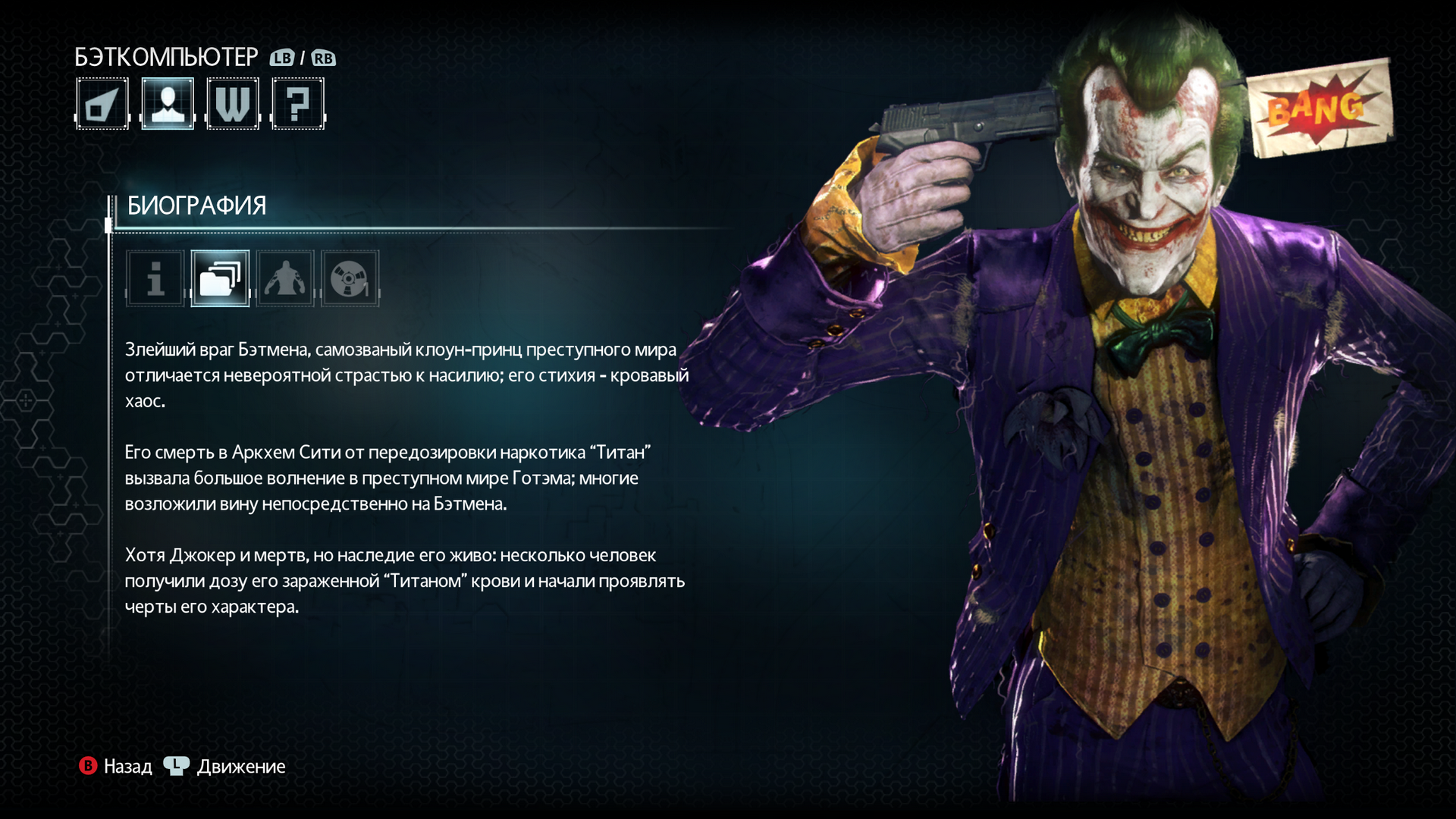Show the info sub-tab for Joker

(x=155, y=278)
